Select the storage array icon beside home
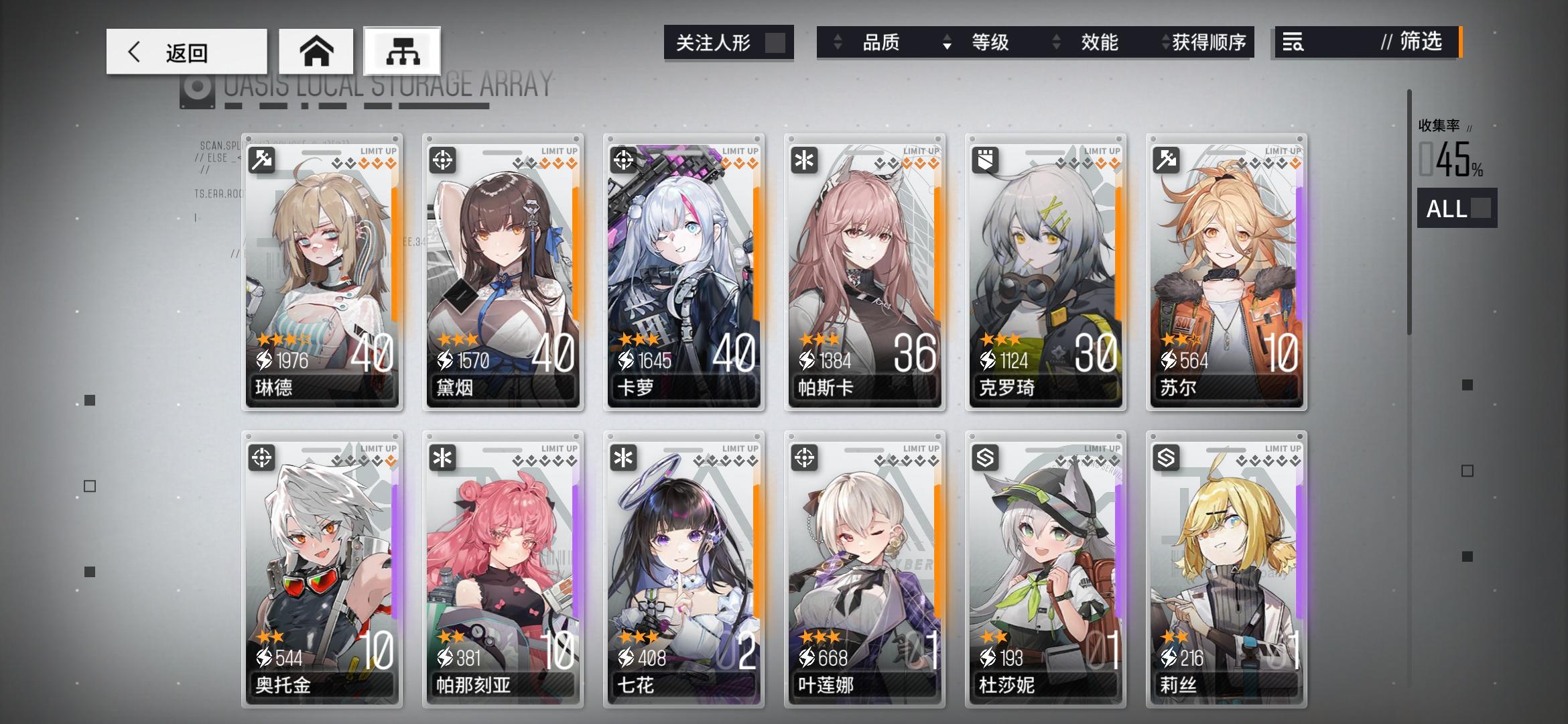Viewport: 1568px width, 724px height. click(403, 51)
